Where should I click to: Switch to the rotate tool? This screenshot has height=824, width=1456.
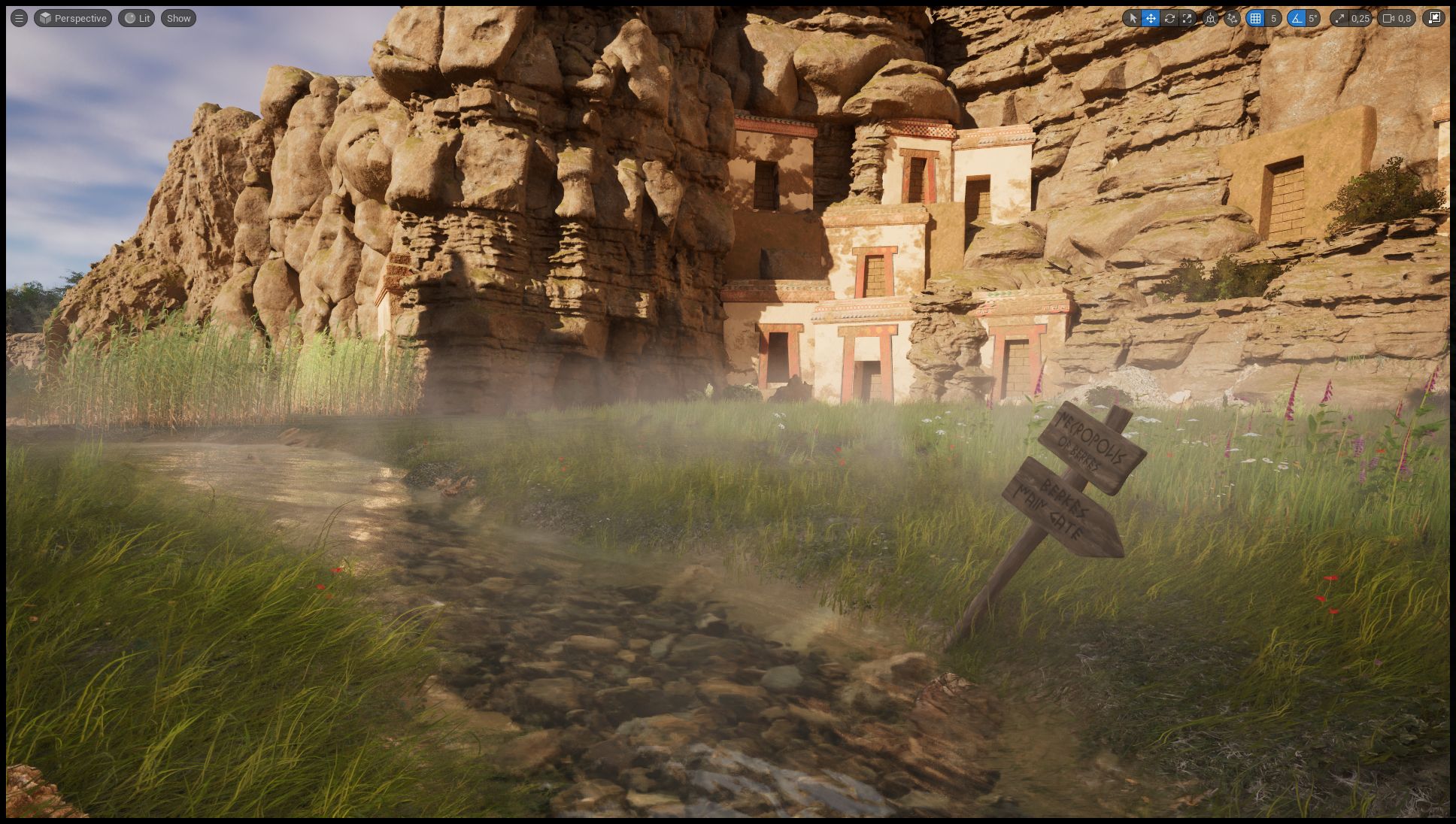pos(1169,18)
